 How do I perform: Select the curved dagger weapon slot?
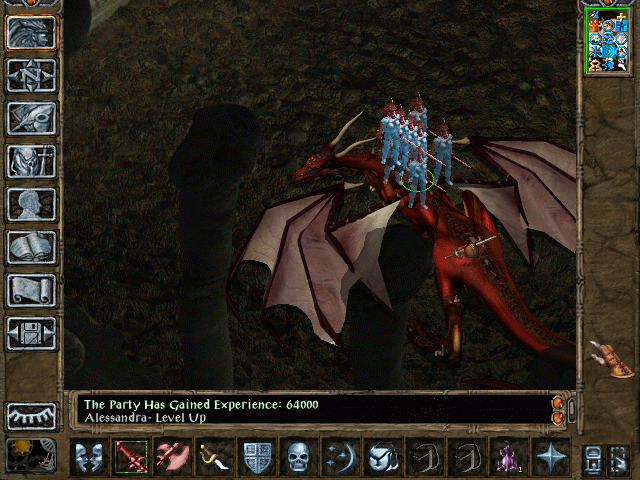point(213,458)
